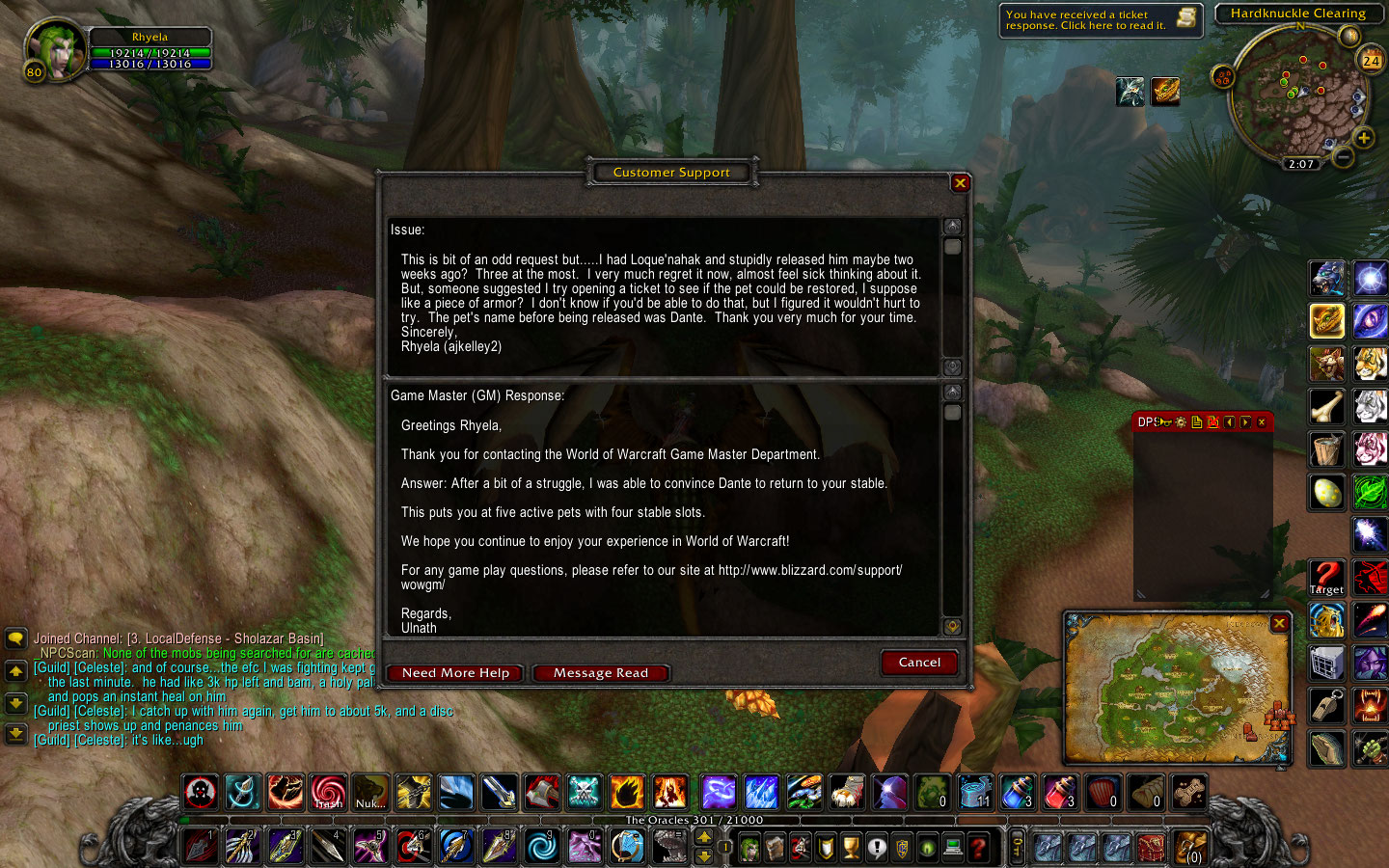
Task: Open Recount options with gear icon
Action: [1181, 421]
